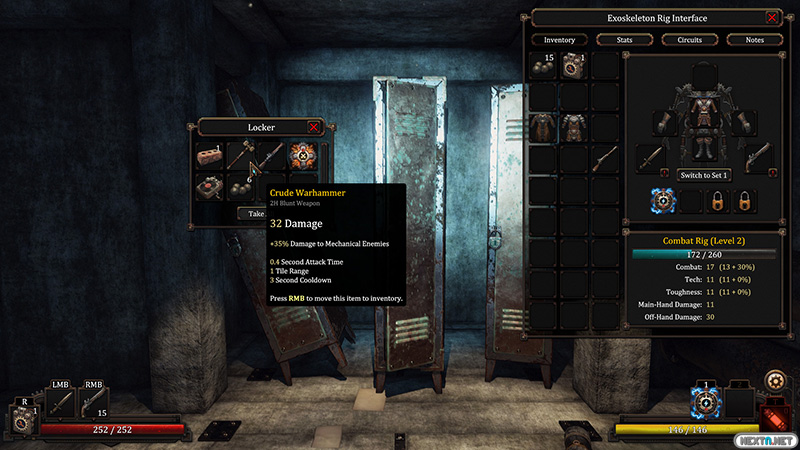Select the brick item in the locker

pyautogui.click(x=209, y=155)
